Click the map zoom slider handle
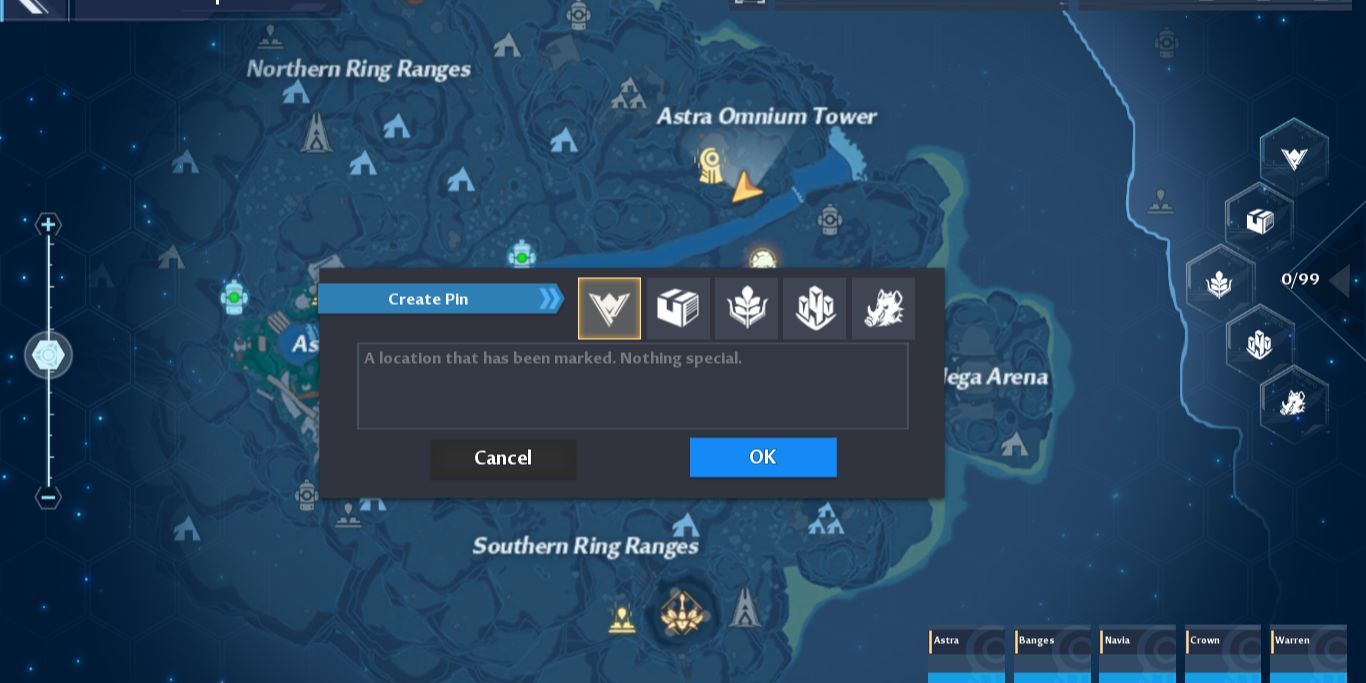This screenshot has width=1366, height=683. click(48, 355)
